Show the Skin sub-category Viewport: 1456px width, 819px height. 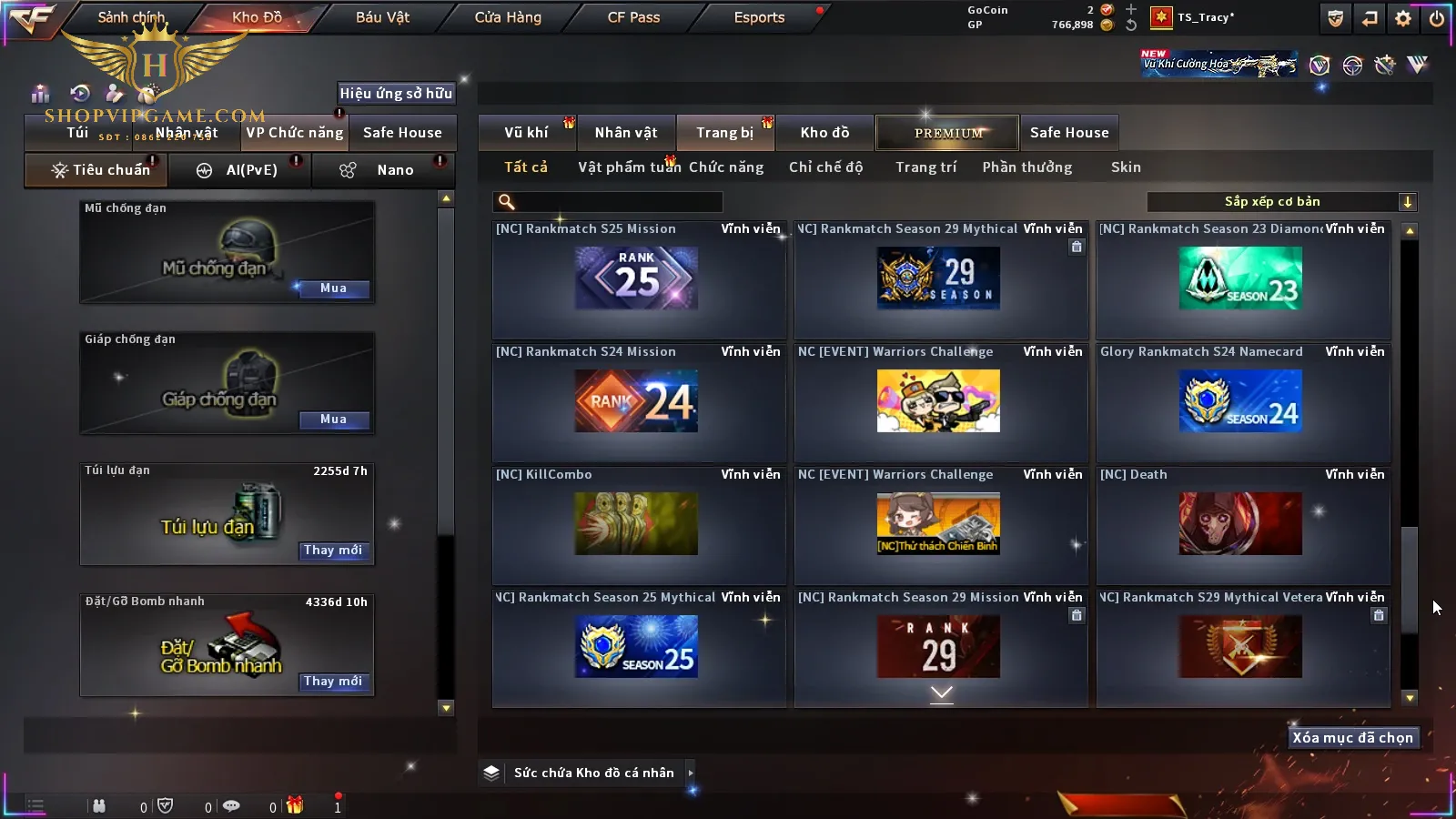(x=1126, y=167)
